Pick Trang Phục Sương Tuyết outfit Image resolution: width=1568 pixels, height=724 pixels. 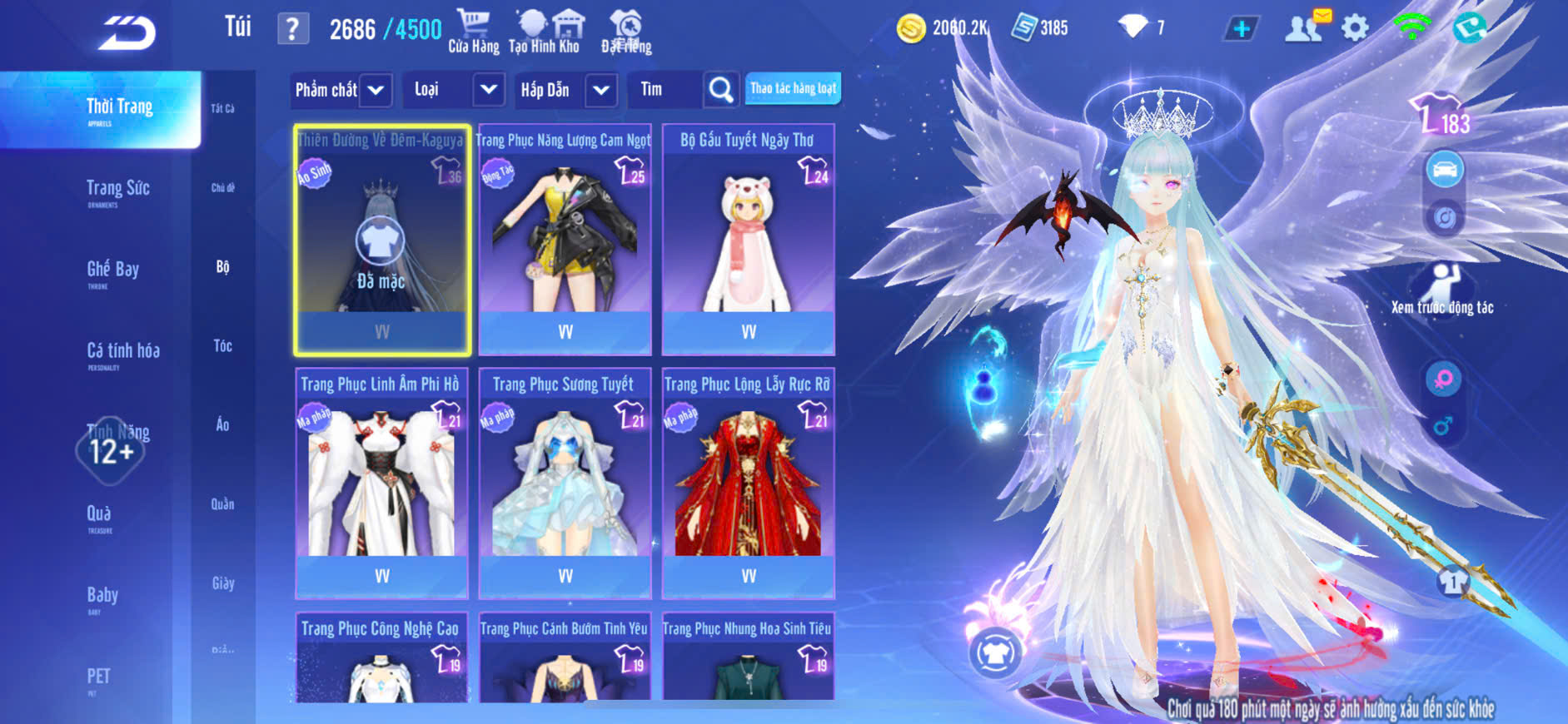click(x=565, y=483)
